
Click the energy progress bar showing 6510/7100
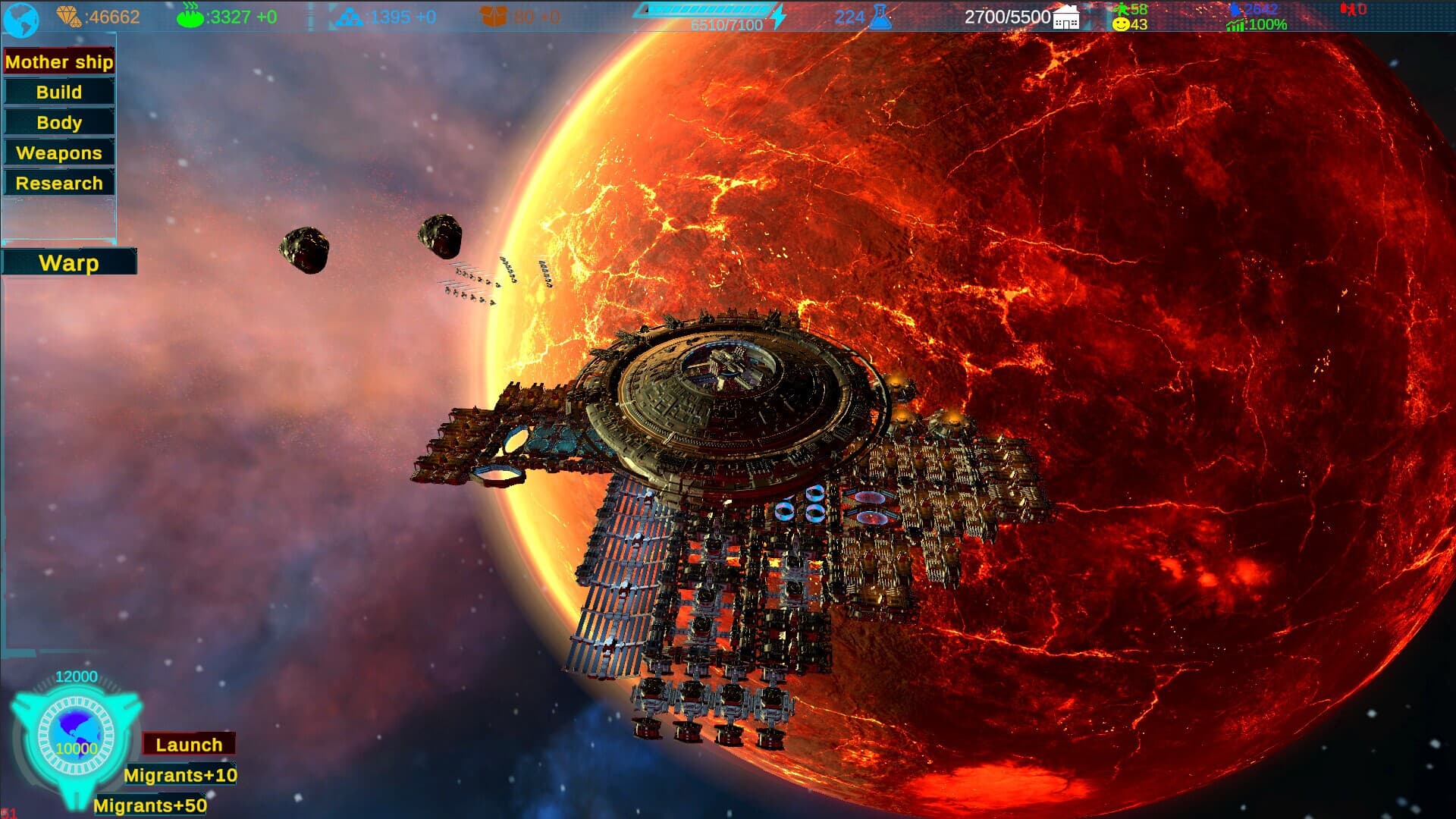[x=707, y=11]
